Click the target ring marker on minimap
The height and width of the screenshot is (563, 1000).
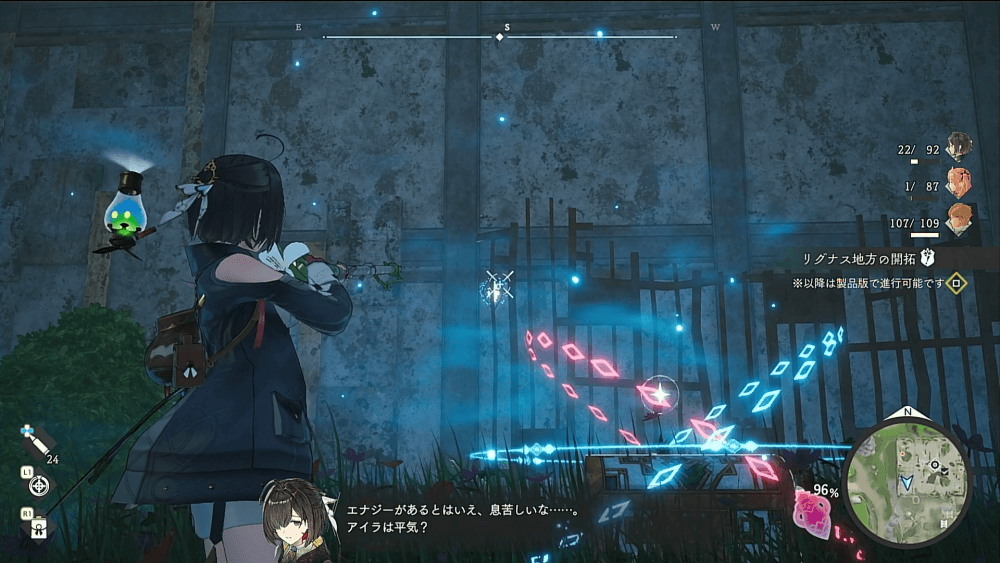coord(935,464)
